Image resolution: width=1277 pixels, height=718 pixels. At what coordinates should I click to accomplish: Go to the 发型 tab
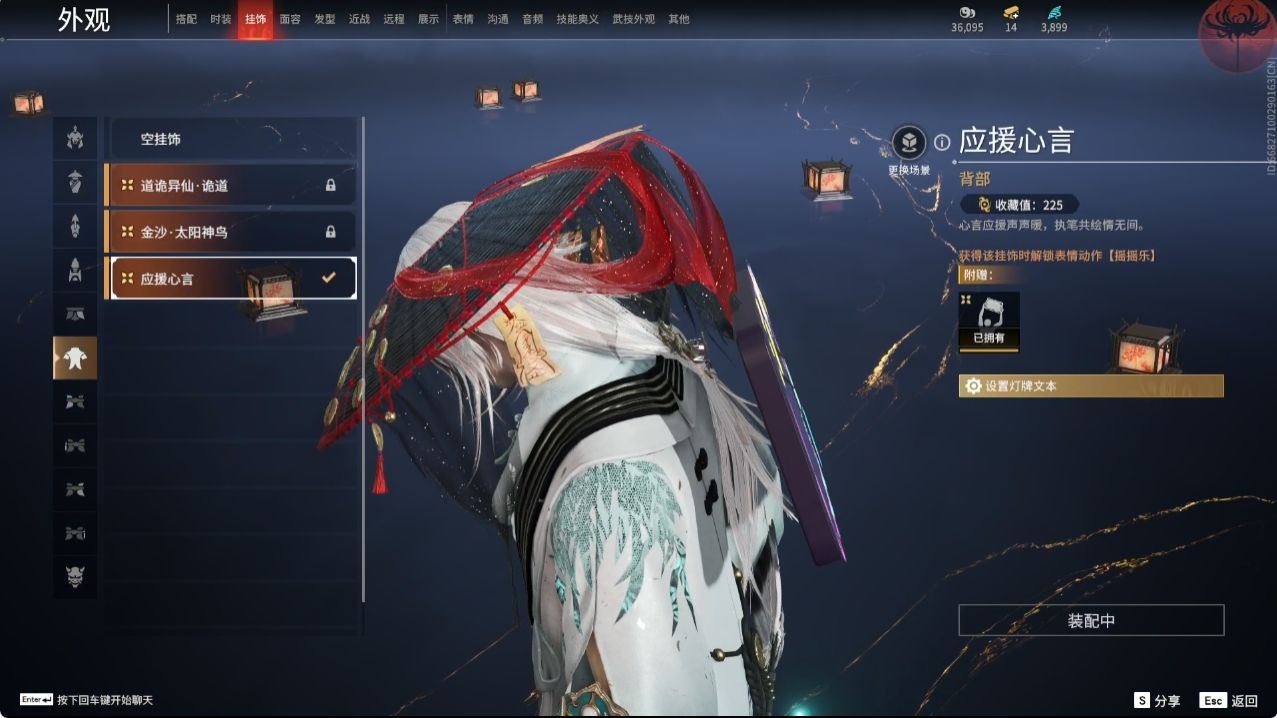click(325, 19)
